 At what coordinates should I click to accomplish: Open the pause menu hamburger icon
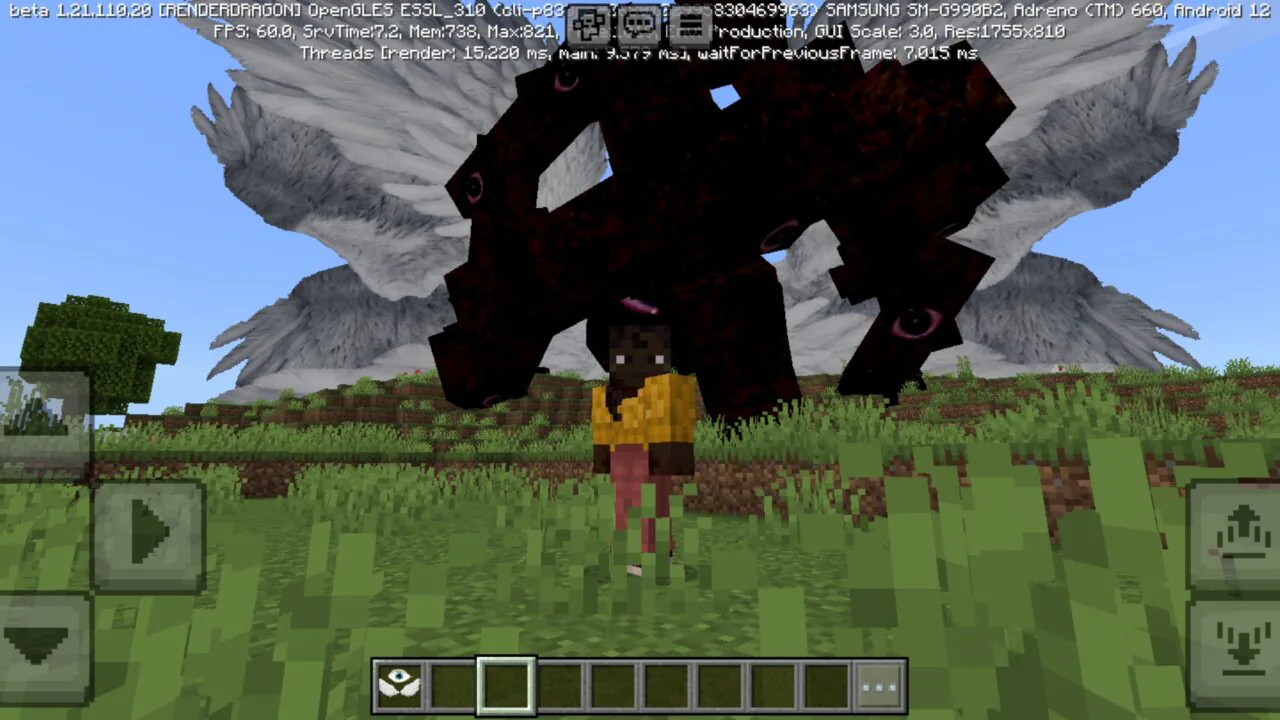point(689,27)
